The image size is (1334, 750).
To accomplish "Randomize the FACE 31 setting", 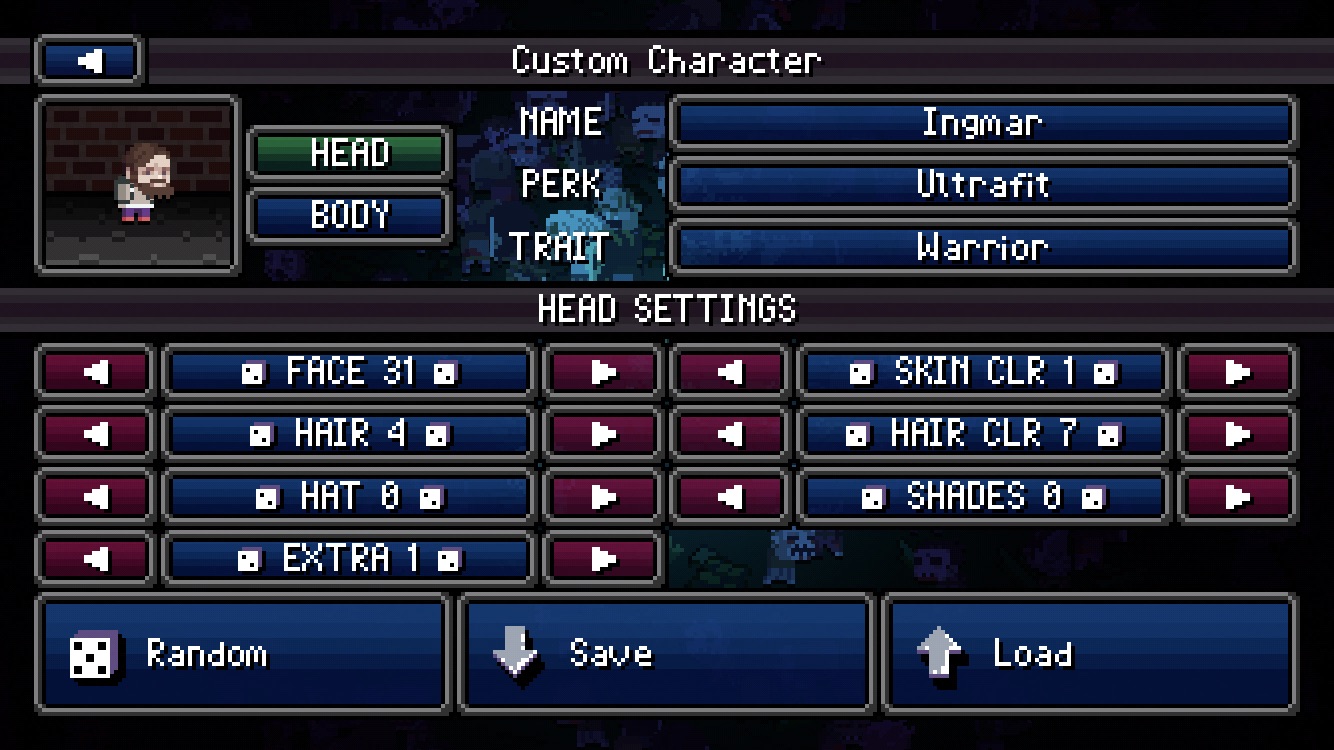I will [x=348, y=372].
